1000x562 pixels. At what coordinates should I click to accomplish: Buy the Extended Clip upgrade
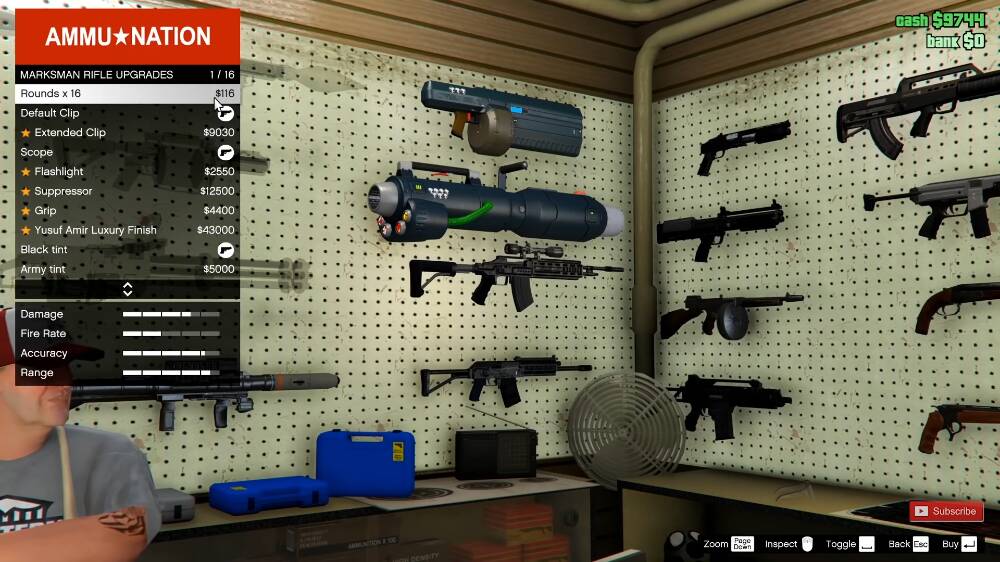pyautogui.click(x=127, y=133)
